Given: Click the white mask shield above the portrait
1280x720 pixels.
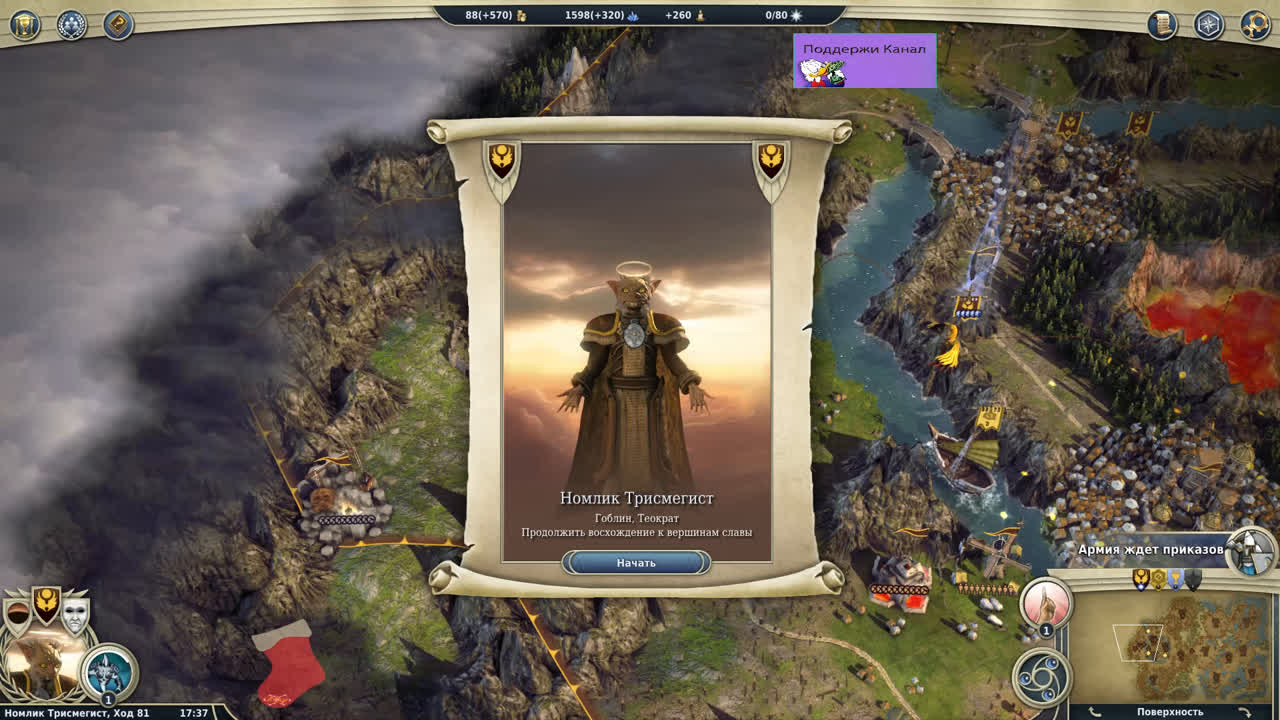Looking at the screenshot, I should 75,612.
